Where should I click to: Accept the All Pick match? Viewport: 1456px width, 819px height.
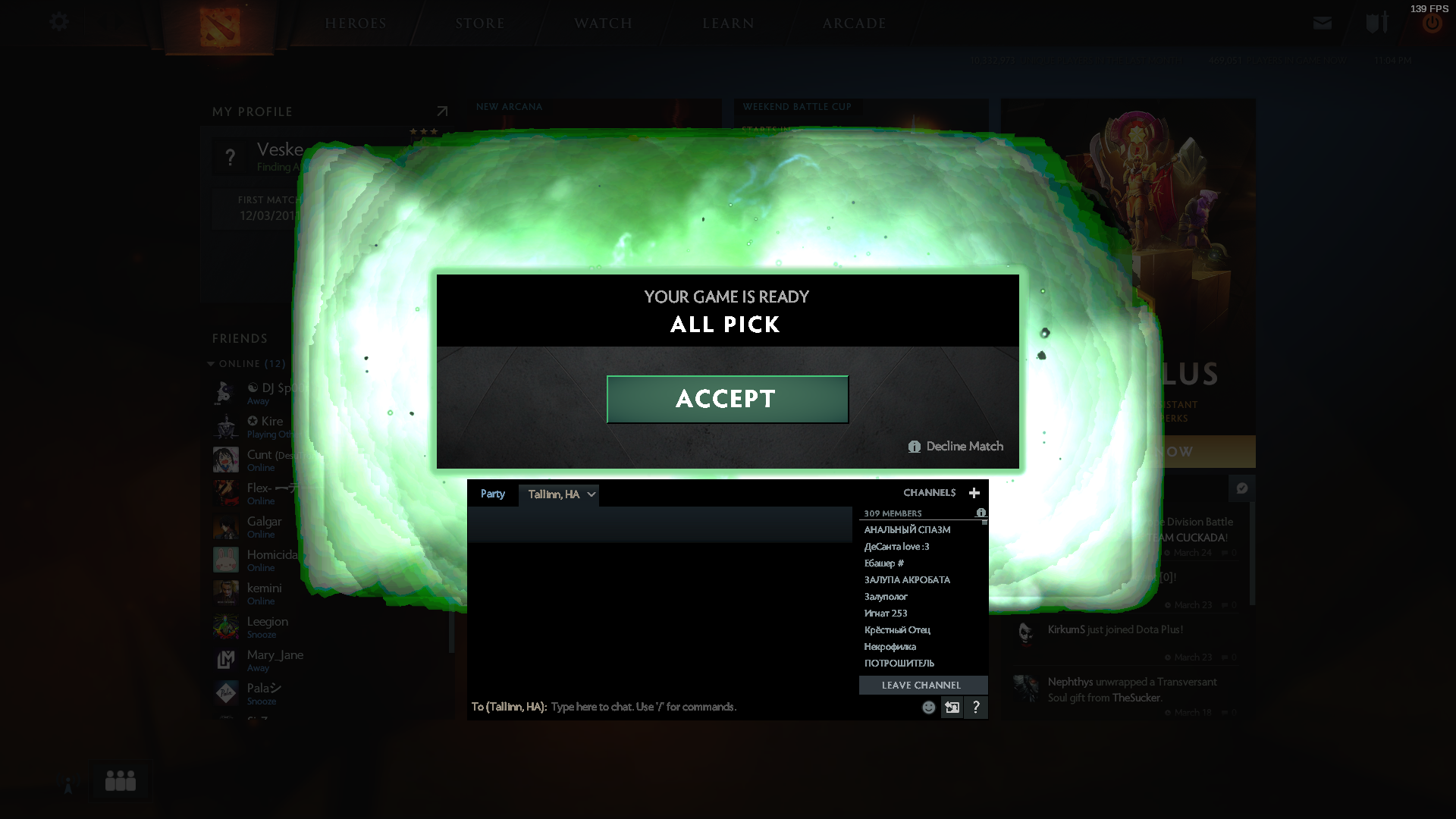coord(726,399)
